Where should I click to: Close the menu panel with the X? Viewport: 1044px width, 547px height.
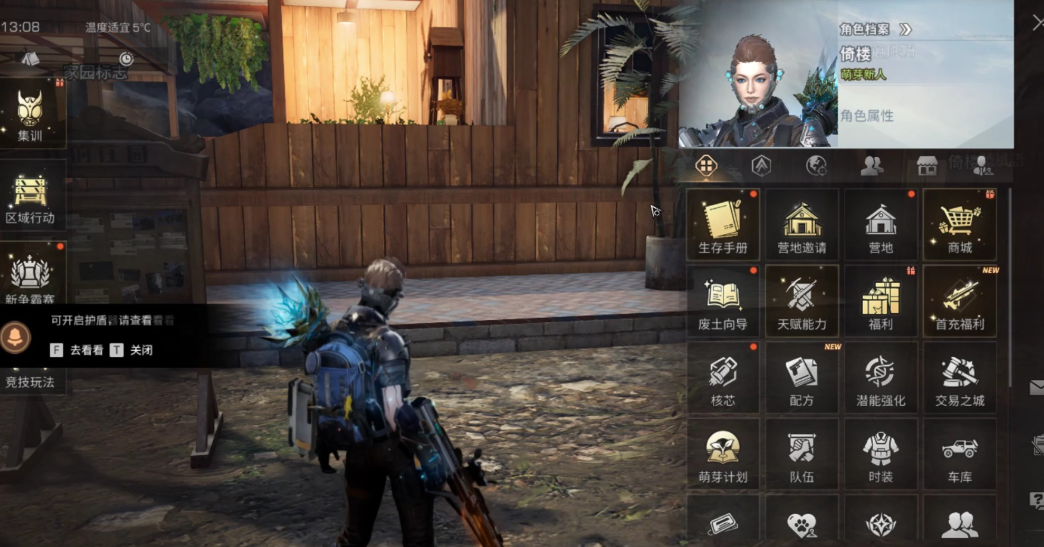pos(1036,23)
